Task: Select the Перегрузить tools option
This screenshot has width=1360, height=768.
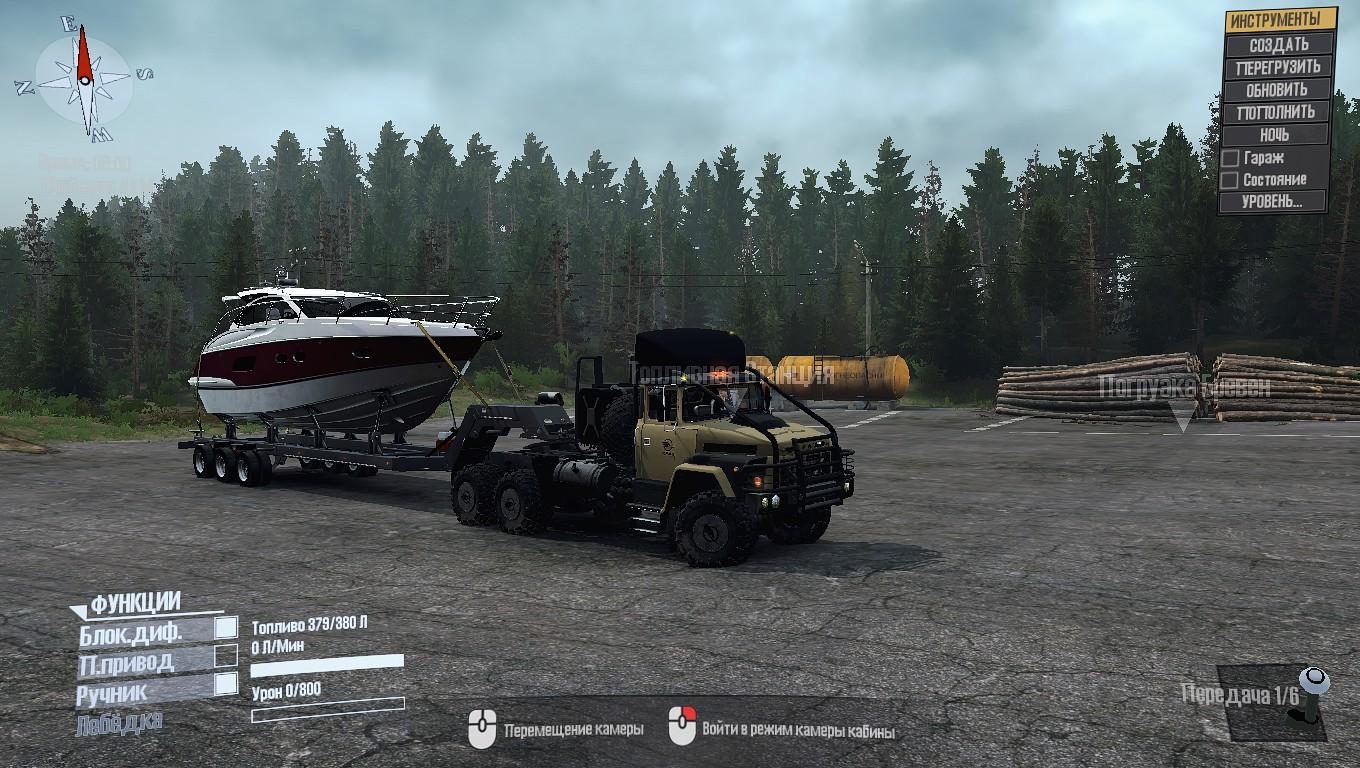Action: tap(1278, 67)
